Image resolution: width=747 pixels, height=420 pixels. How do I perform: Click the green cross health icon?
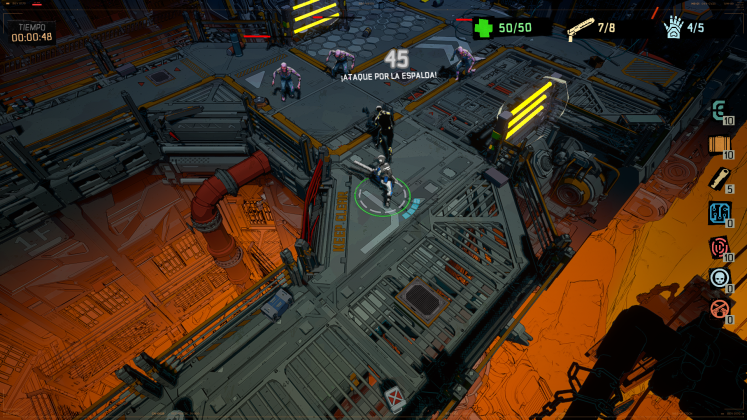[484, 28]
